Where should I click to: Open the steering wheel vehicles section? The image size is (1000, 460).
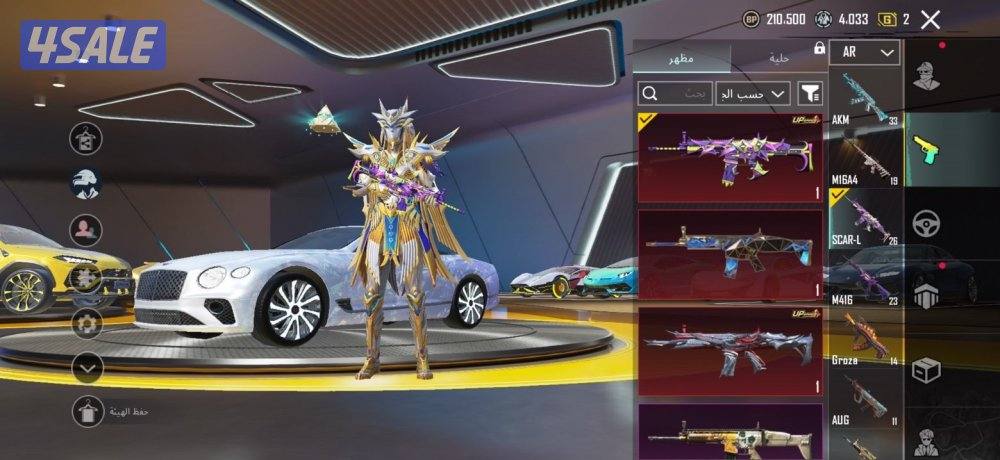tap(926, 222)
